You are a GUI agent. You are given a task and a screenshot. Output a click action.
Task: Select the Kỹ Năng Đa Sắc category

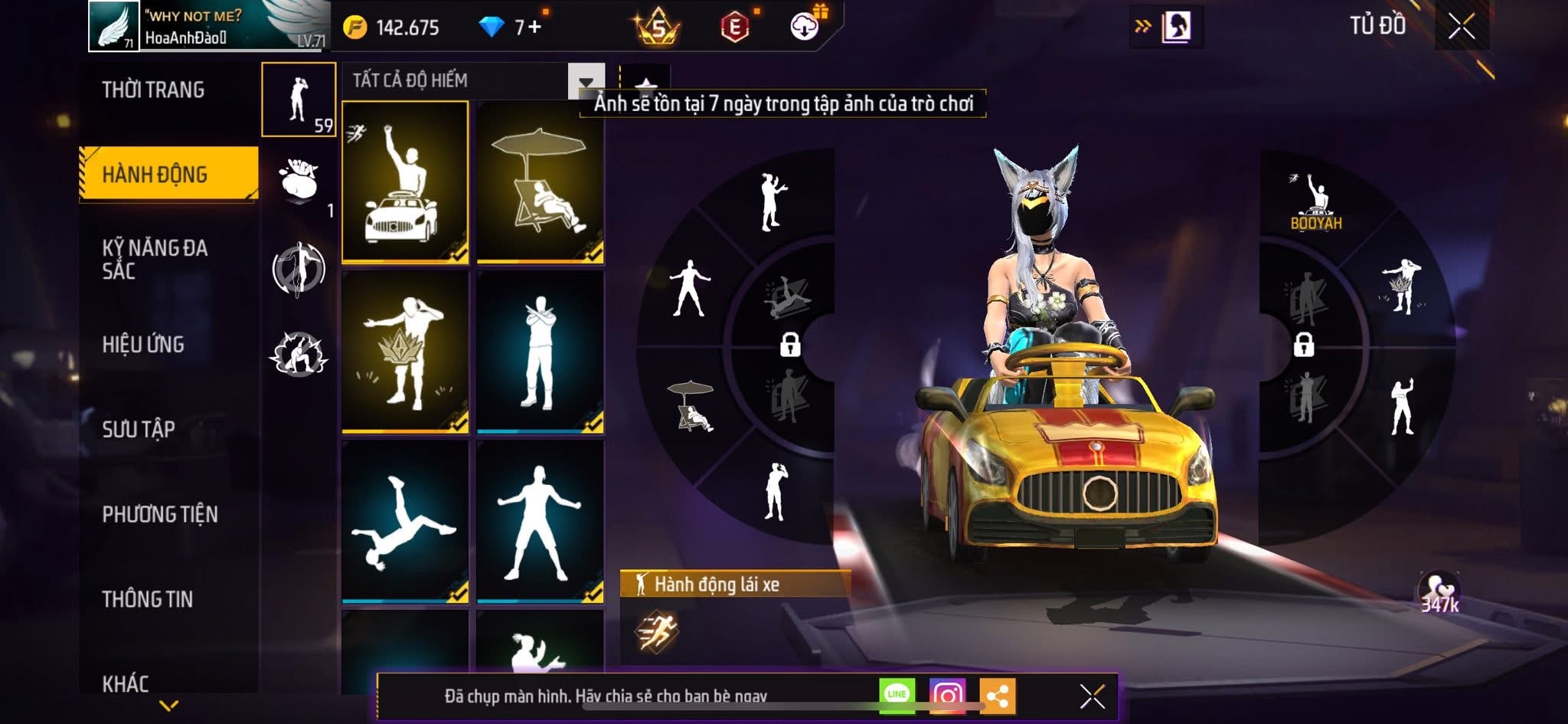click(x=155, y=259)
